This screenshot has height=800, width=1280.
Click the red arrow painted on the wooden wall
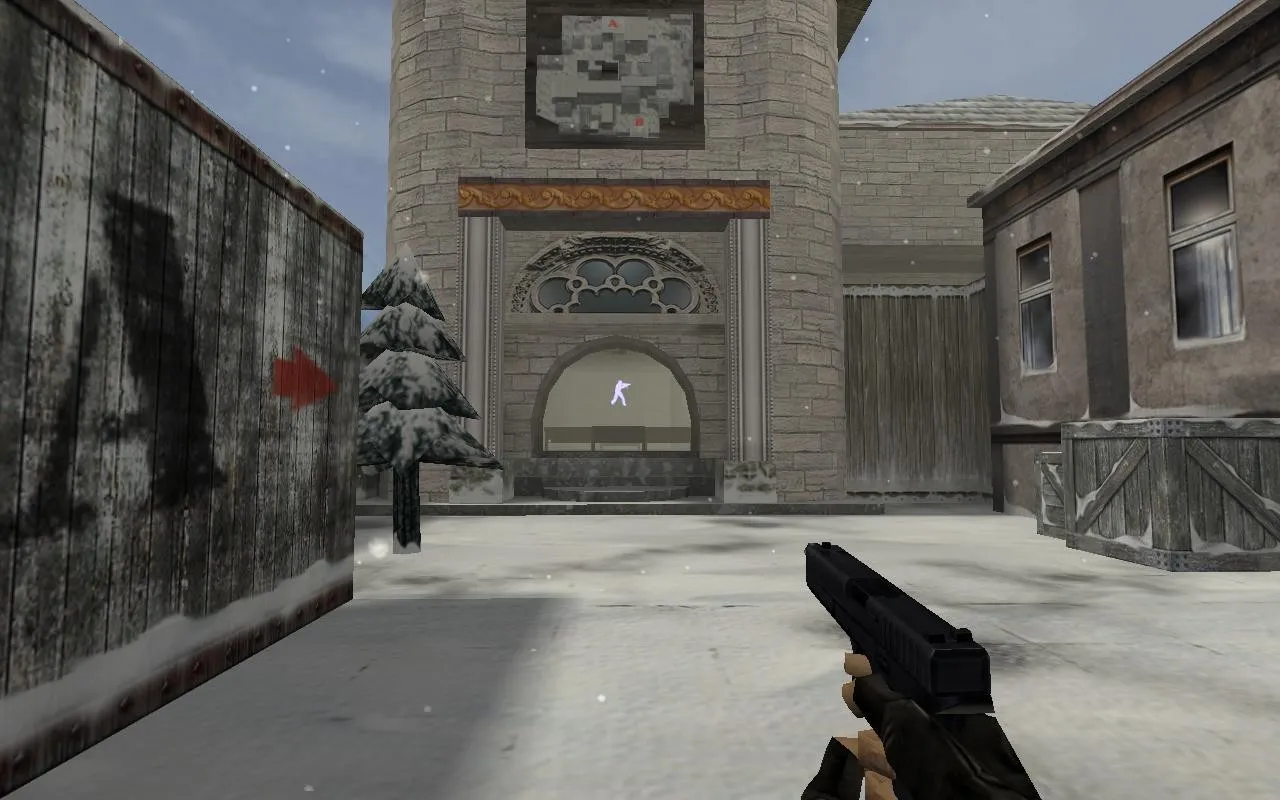pos(296,375)
